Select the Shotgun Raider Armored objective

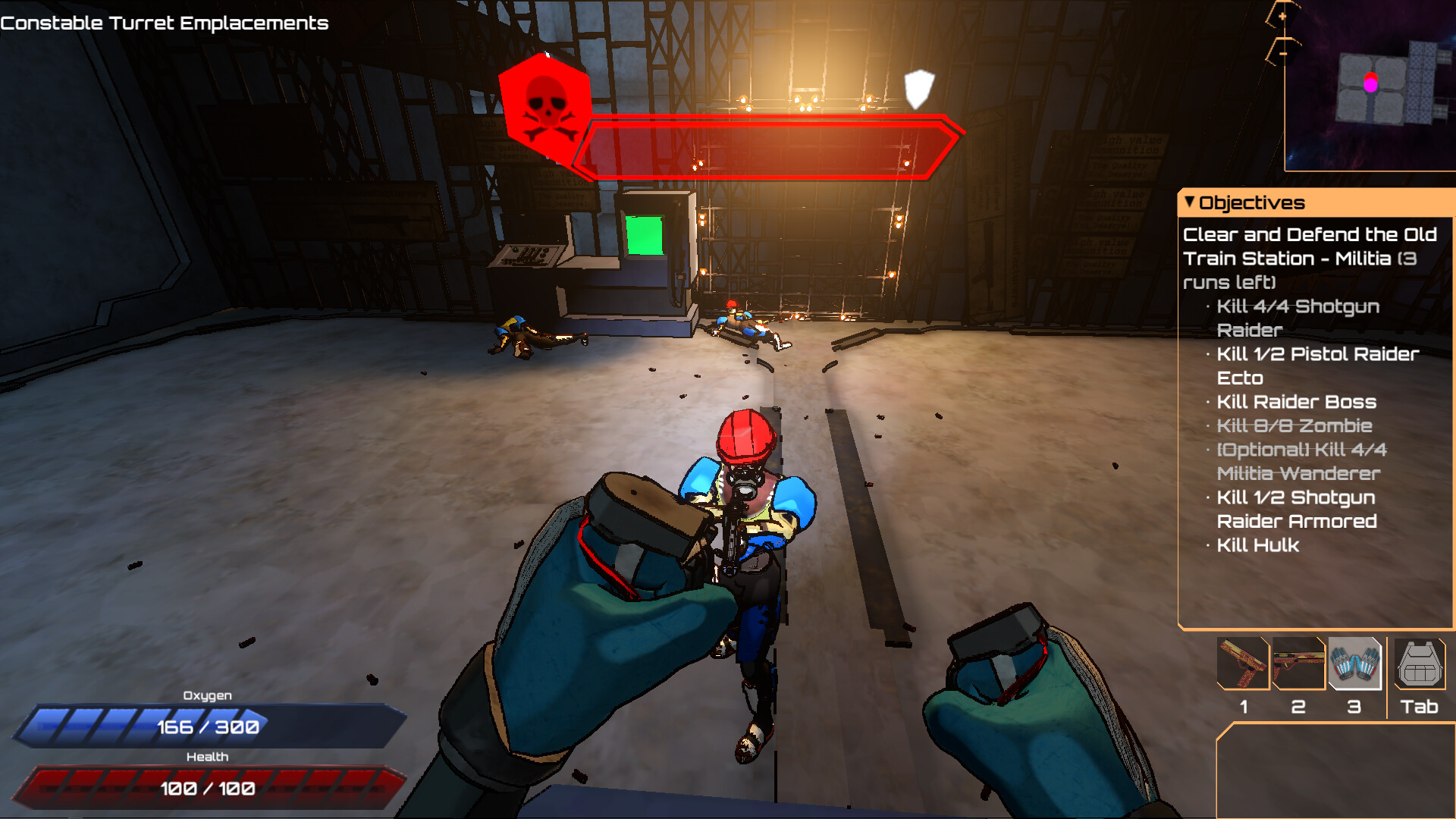[x=1296, y=509]
